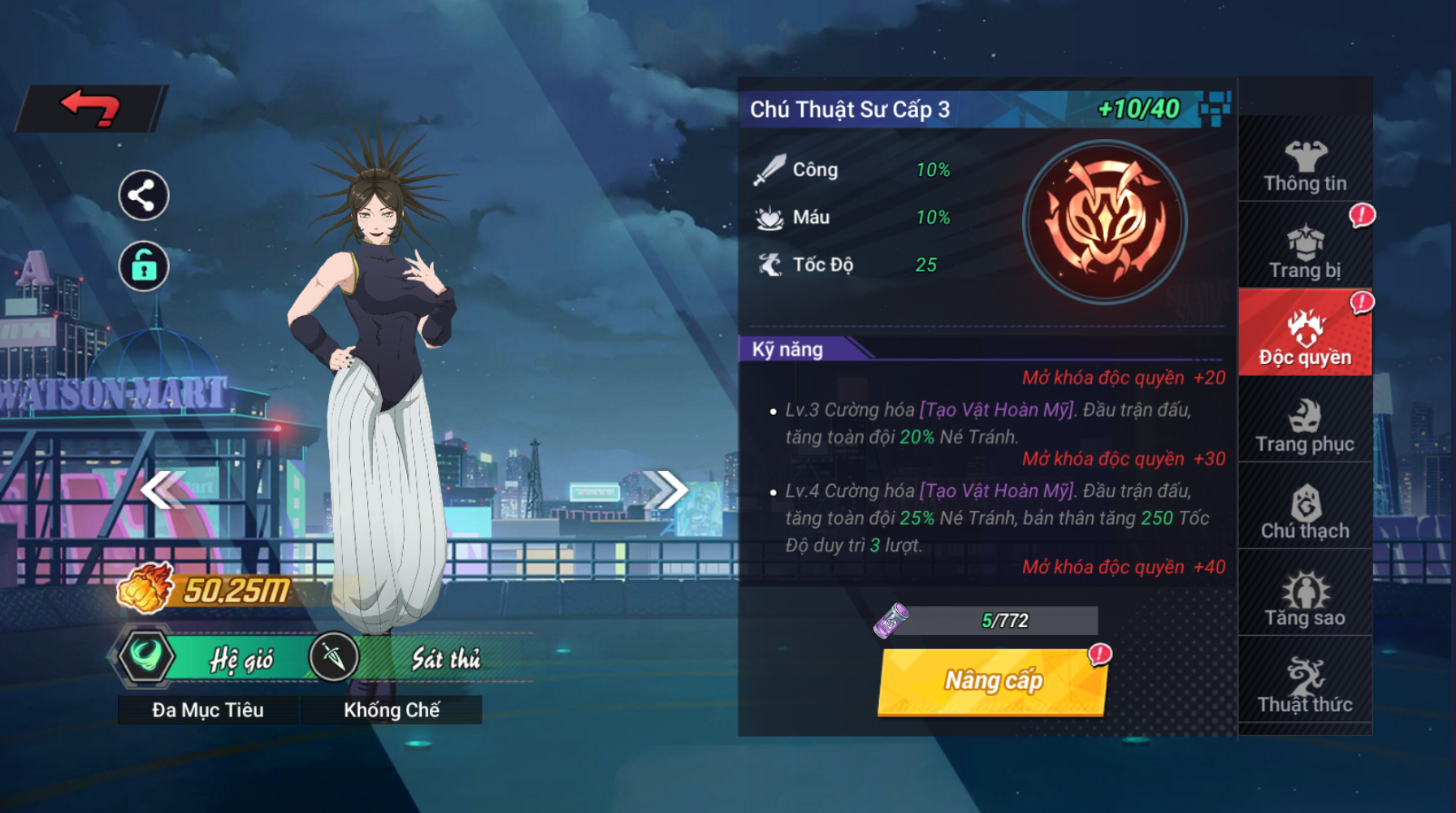Image resolution: width=1456 pixels, height=813 pixels.
Task: Inspect the glowing exclusive mask emblem
Action: coord(1104,222)
